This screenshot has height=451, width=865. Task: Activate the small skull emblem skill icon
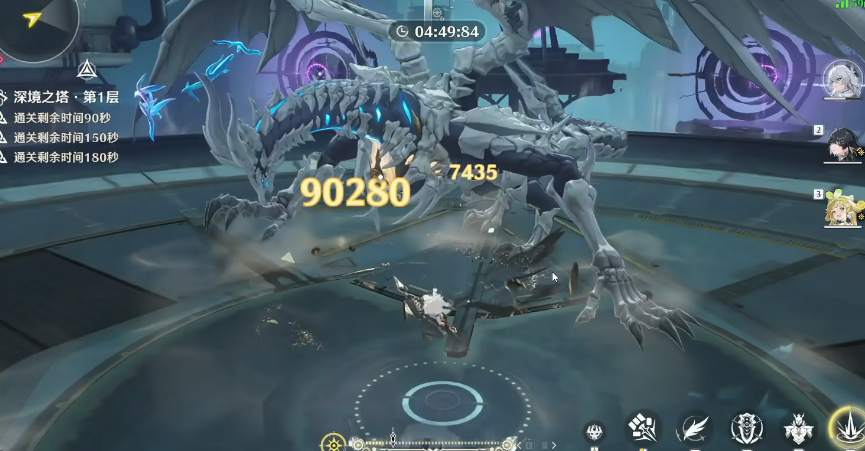pos(595,432)
